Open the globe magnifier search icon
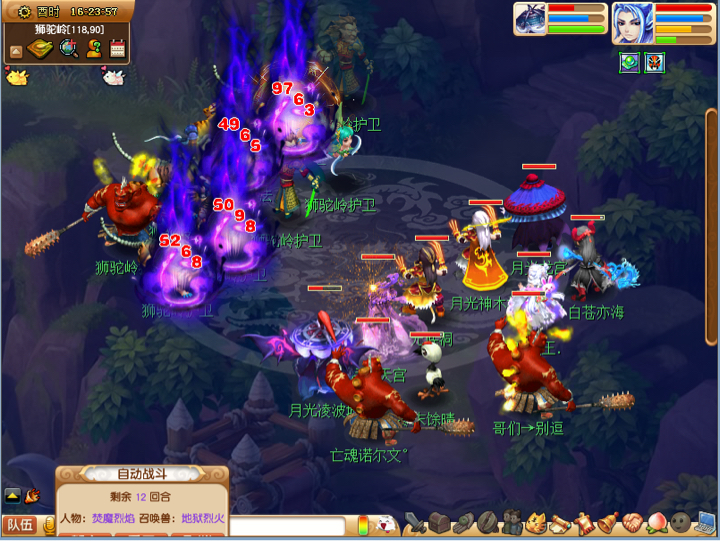The width and height of the screenshot is (720, 541). coord(69,47)
